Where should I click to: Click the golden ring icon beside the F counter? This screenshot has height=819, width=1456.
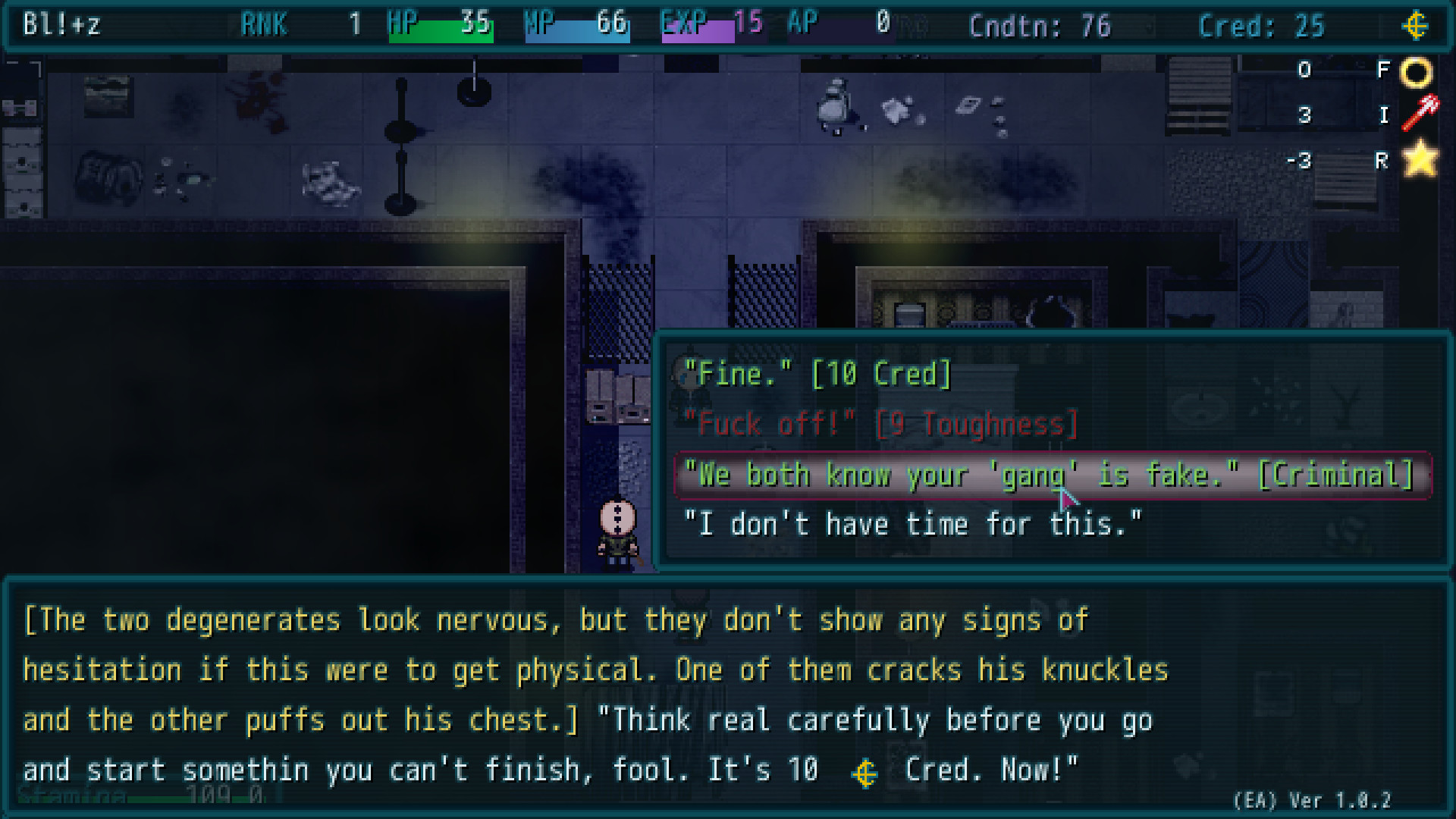(1417, 71)
